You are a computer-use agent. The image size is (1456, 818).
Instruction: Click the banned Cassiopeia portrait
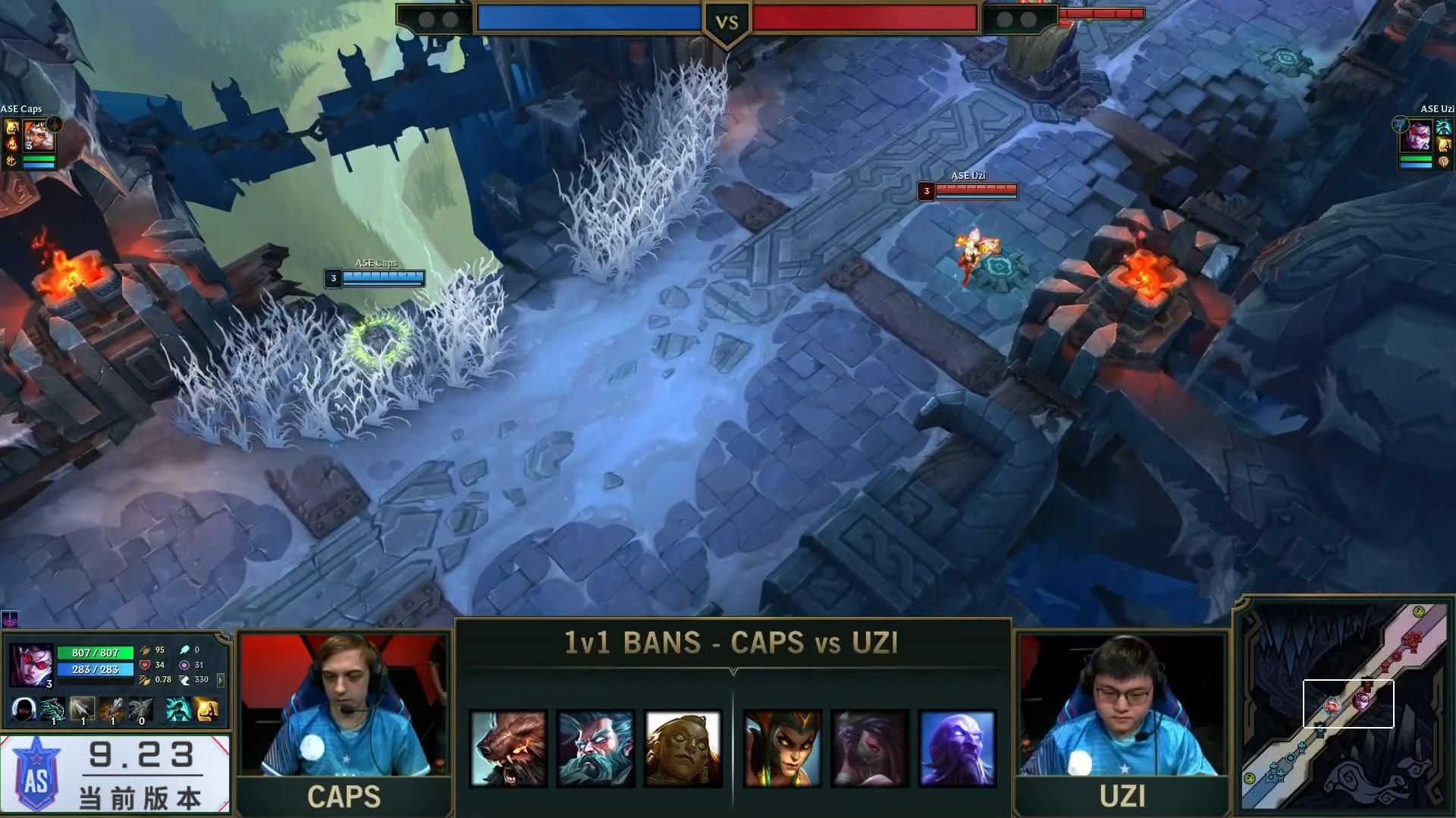pyautogui.click(x=782, y=748)
